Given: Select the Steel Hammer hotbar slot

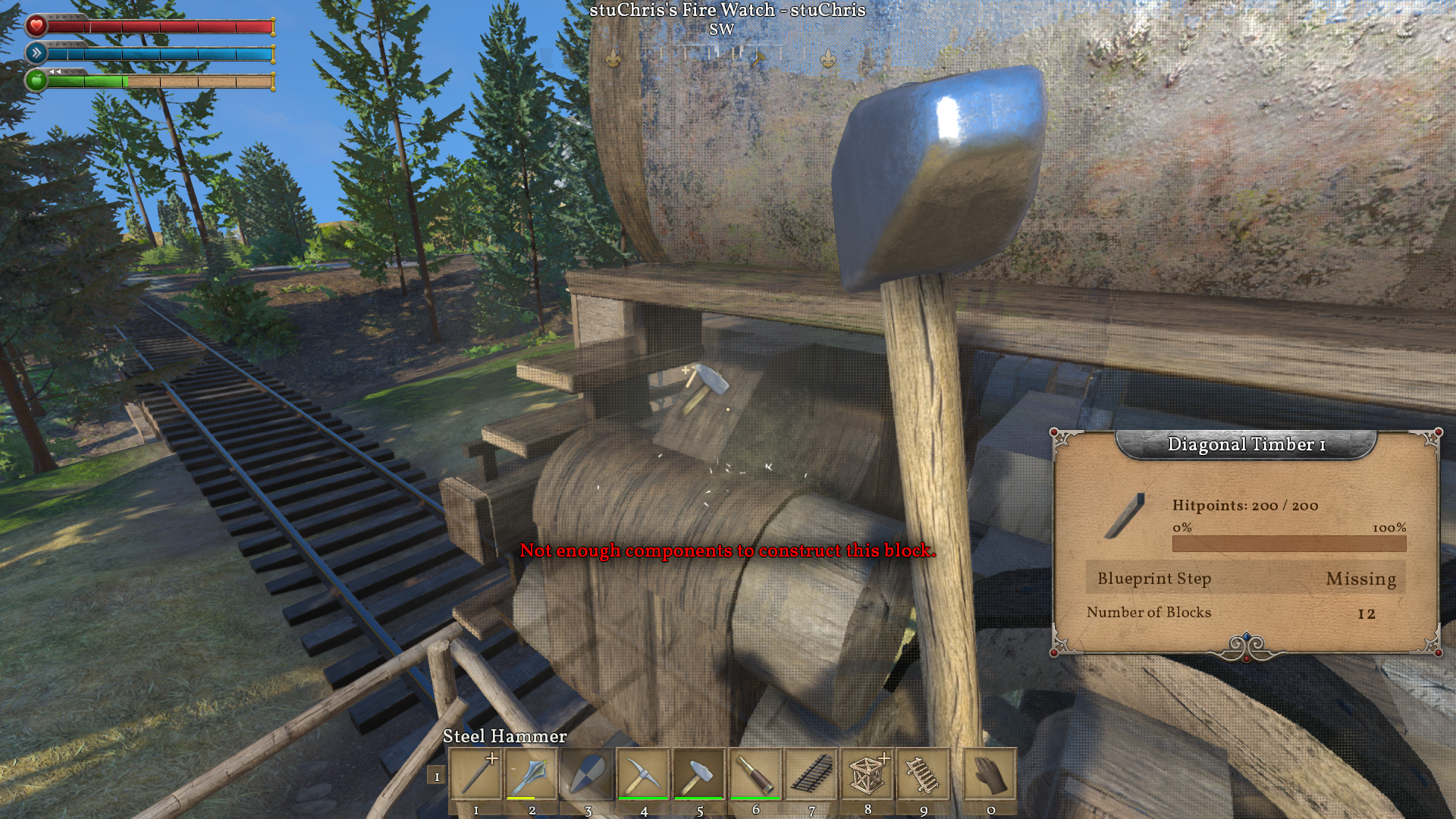Looking at the screenshot, I should tap(699, 774).
